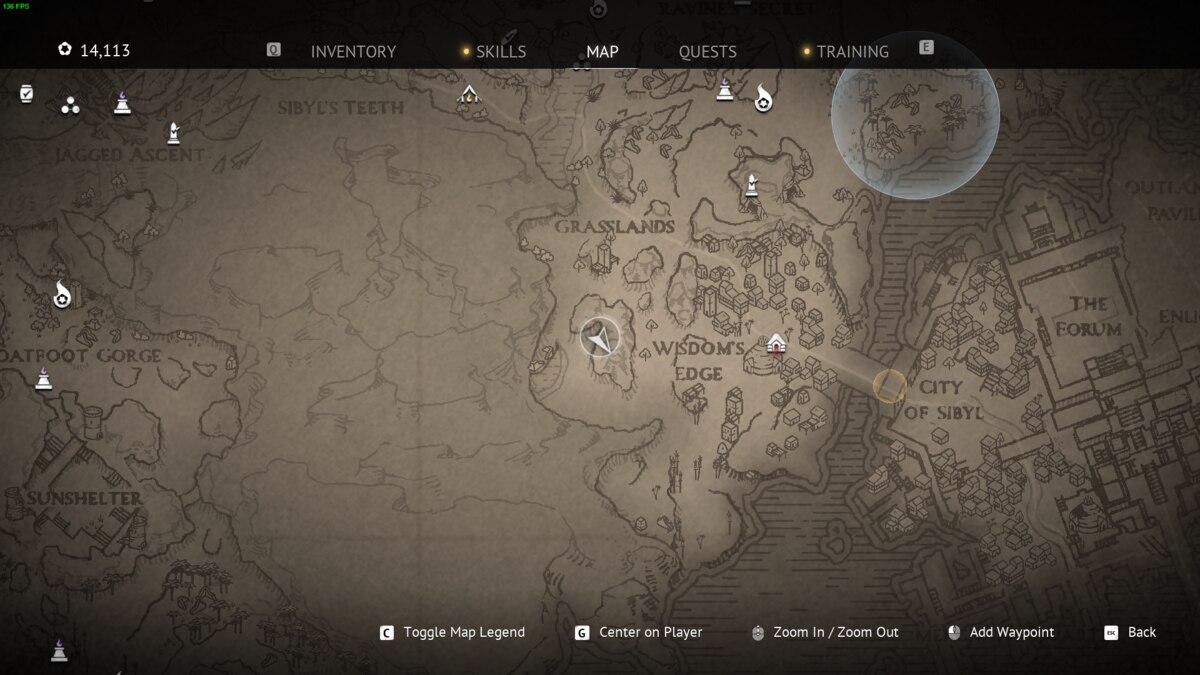Click the three-circles cluster map marker
The height and width of the screenshot is (675, 1200).
pyautogui.click(x=70, y=105)
